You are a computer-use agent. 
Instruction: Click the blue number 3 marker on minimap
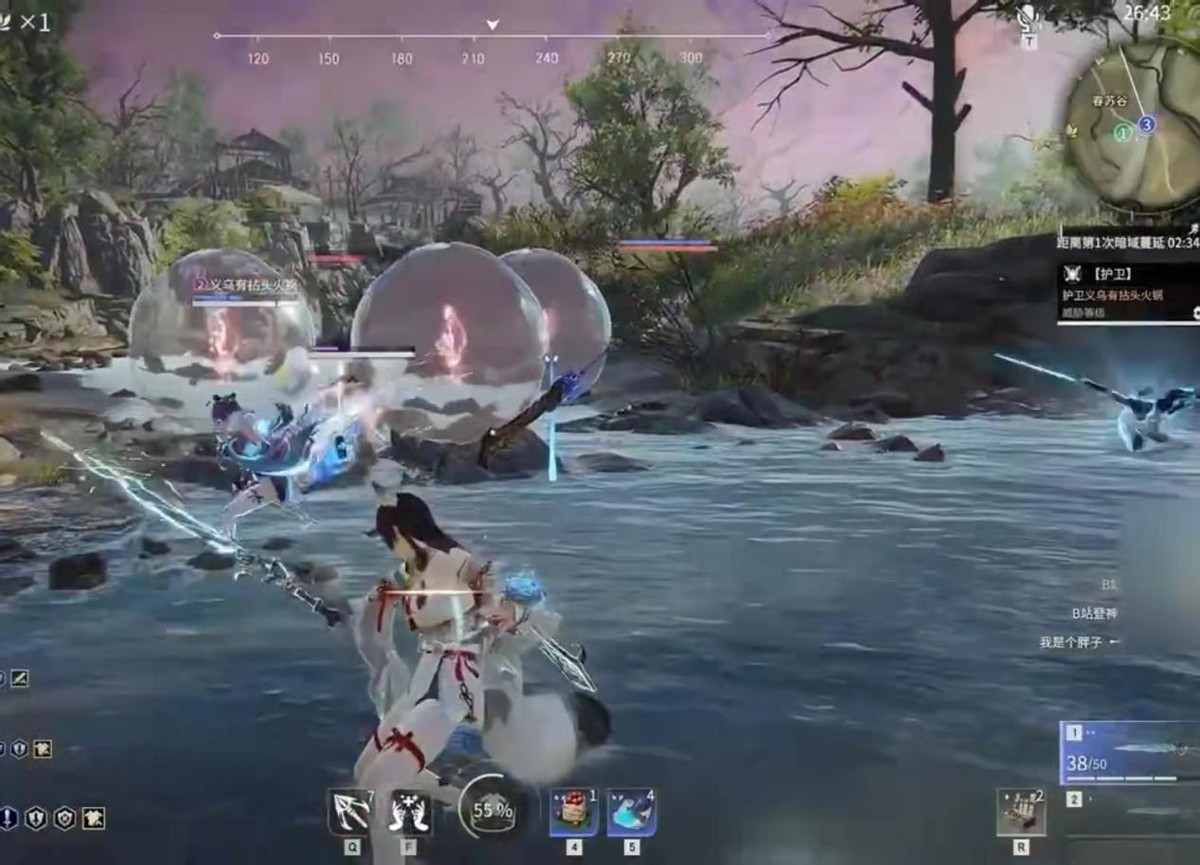point(1147,124)
